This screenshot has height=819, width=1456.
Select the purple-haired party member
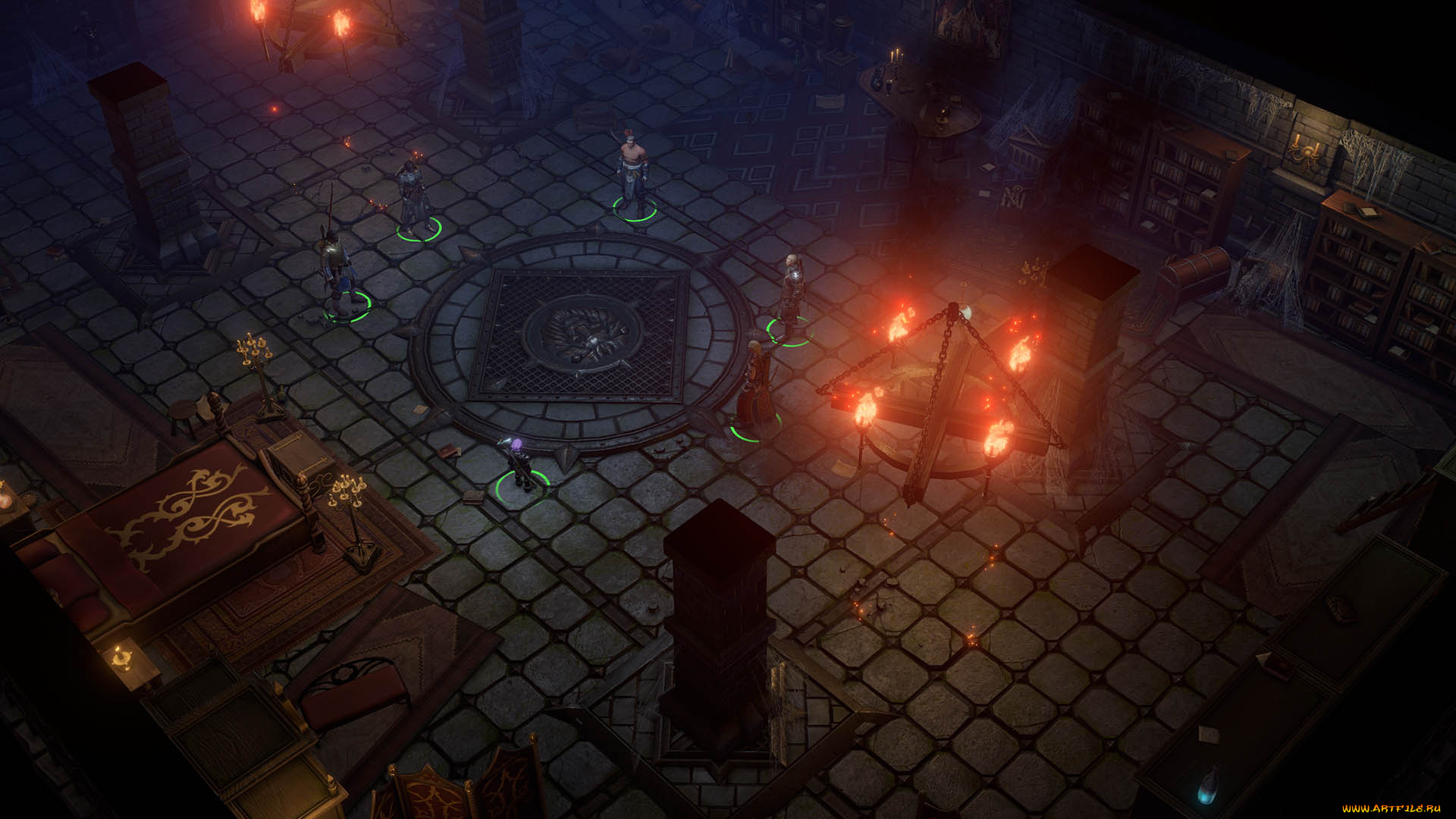pyautogui.click(x=519, y=464)
